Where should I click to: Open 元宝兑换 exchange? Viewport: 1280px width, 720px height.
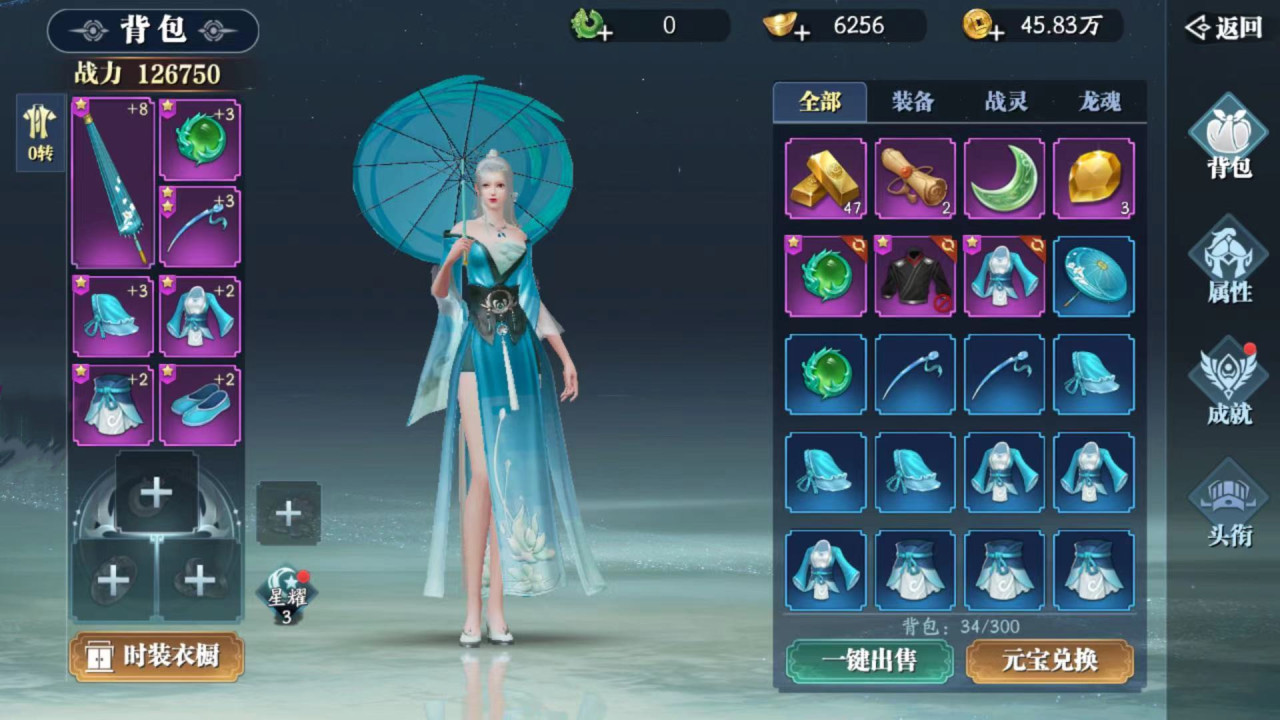click(x=1050, y=661)
